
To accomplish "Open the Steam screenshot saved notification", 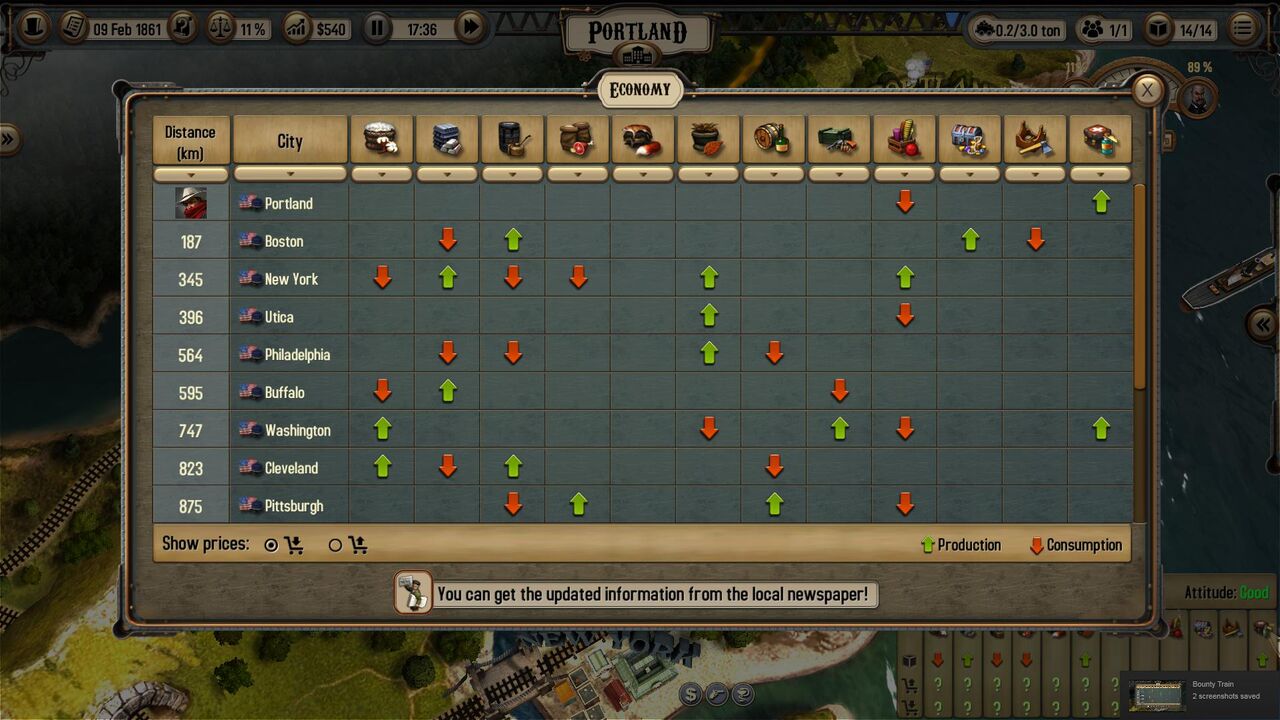I will [1198, 692].
